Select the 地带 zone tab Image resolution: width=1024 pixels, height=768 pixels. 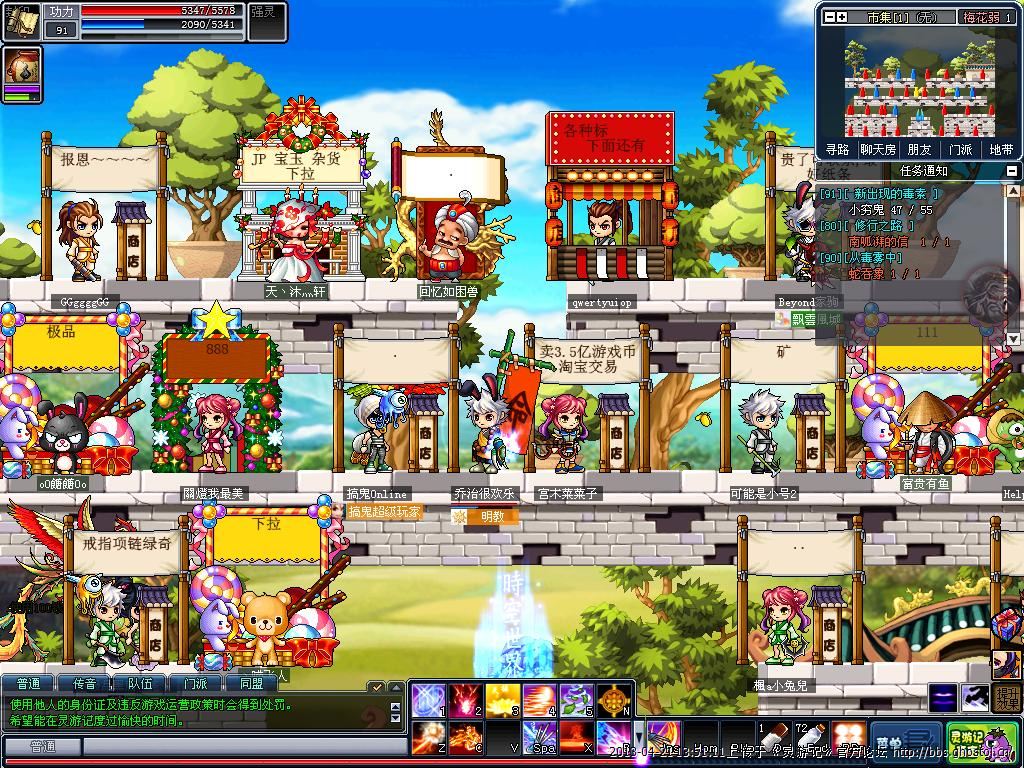(1000, 150)
